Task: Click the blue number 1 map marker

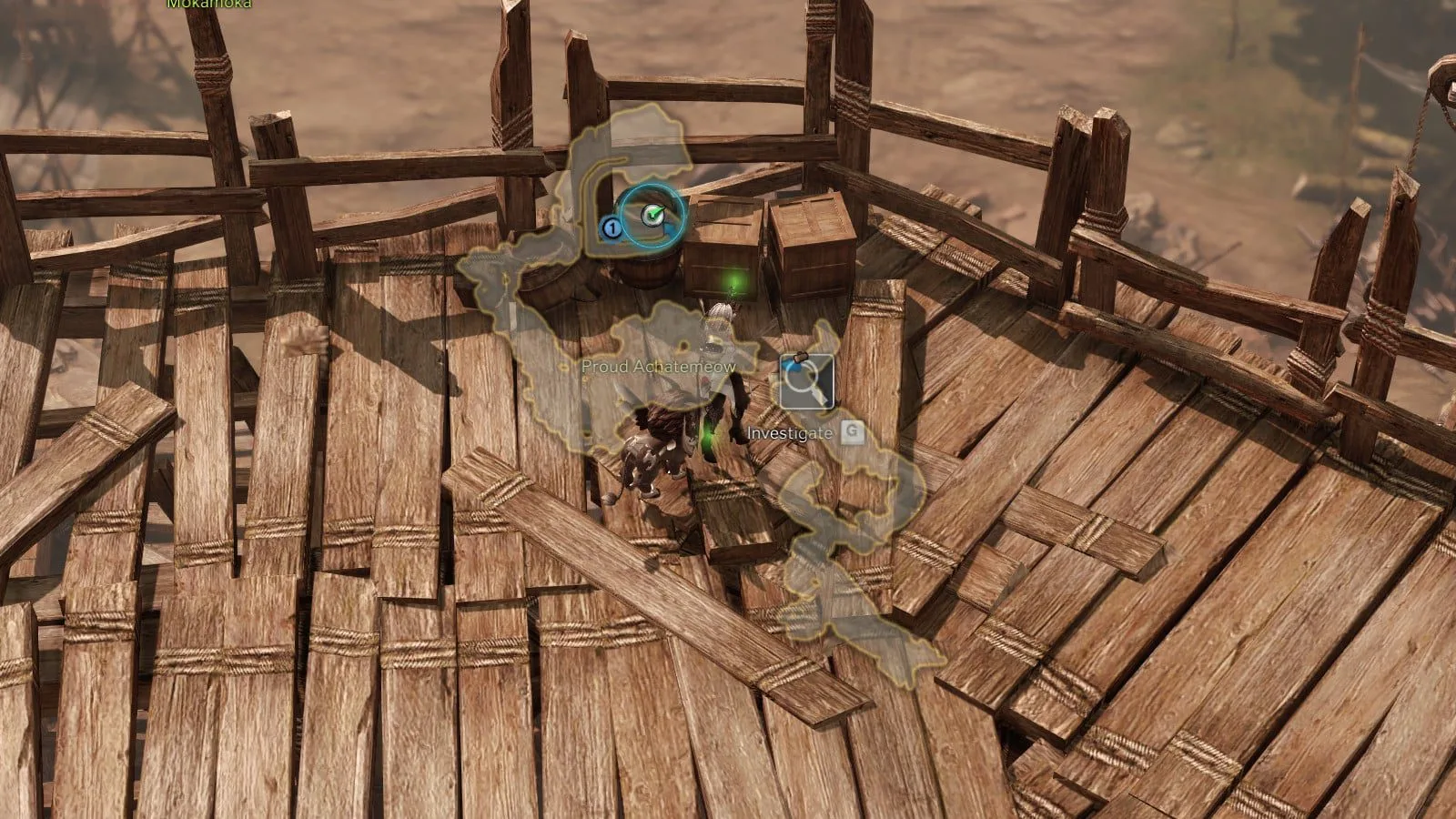Action: pos(612,227)
